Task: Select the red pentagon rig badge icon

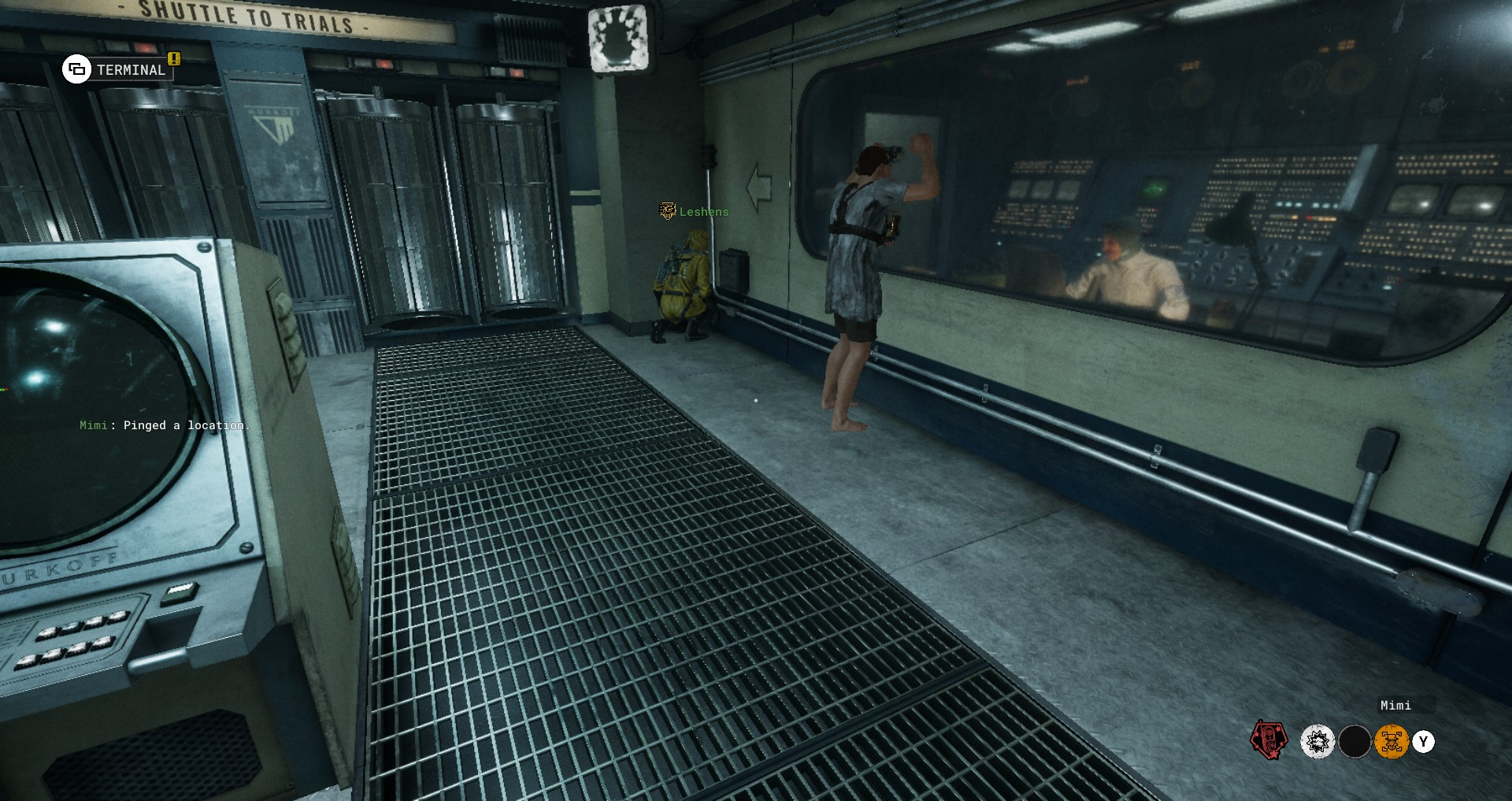Action: [1269, 740]
